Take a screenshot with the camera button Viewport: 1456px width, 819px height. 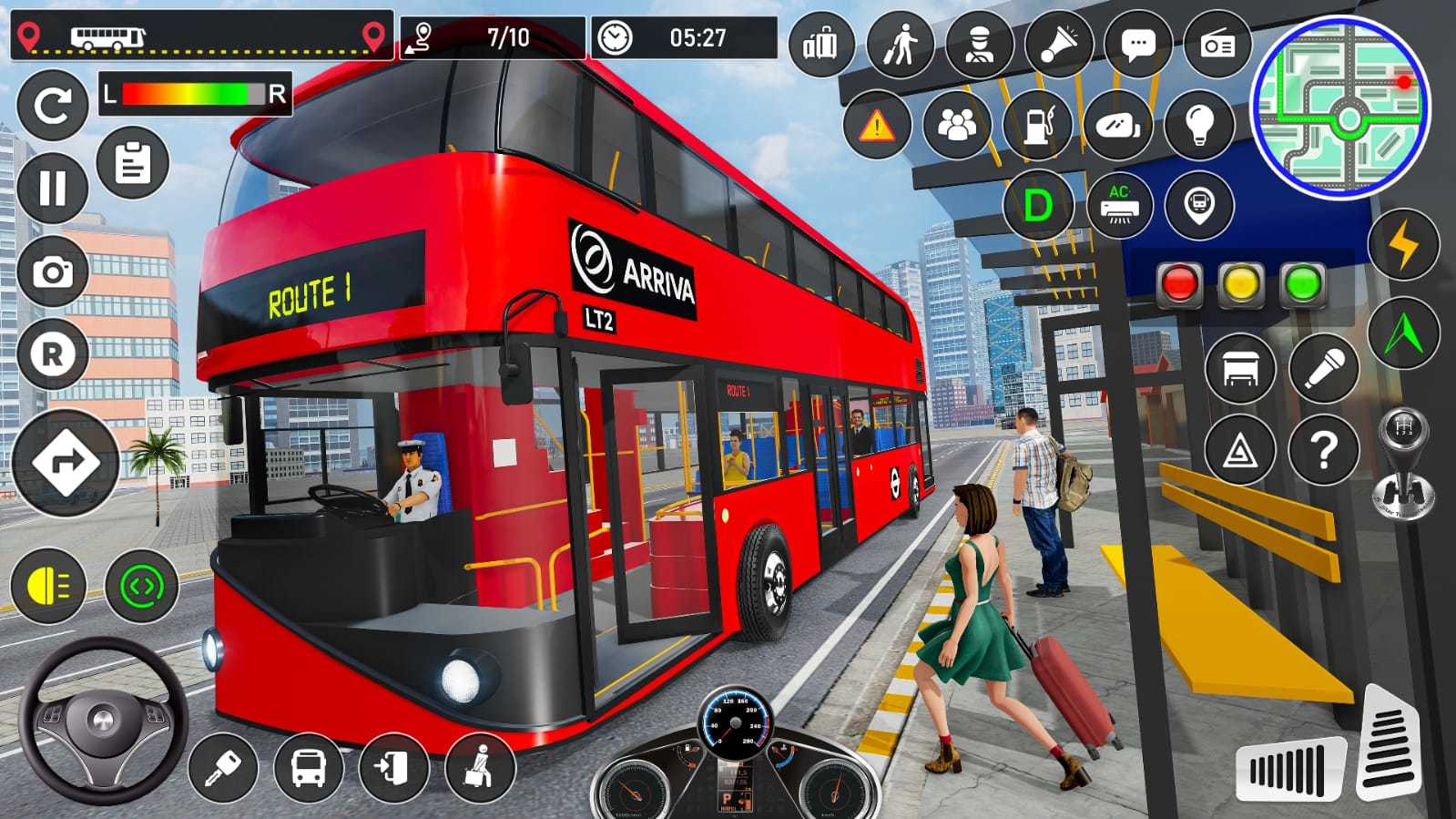click(53, 271)
